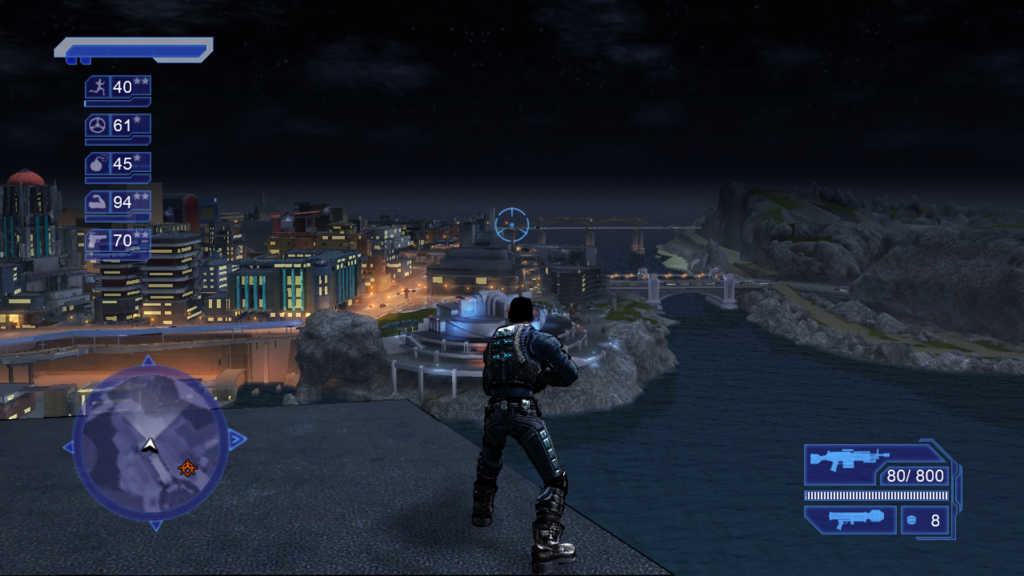This screenshot has width=1024, height=576.
Task: Select the orange marker on the minimap
Action: (x=186, y=467)
